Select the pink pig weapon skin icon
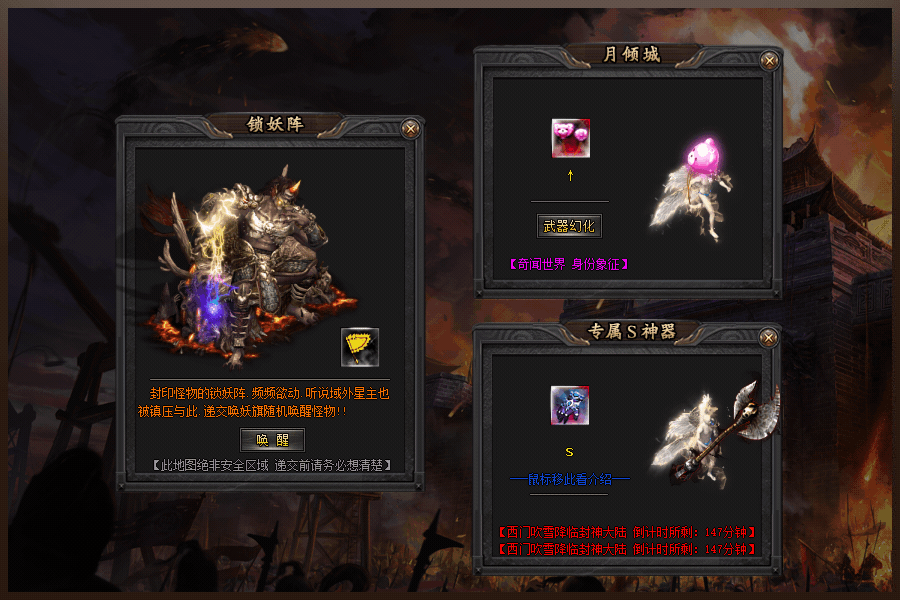 [570, 138]
